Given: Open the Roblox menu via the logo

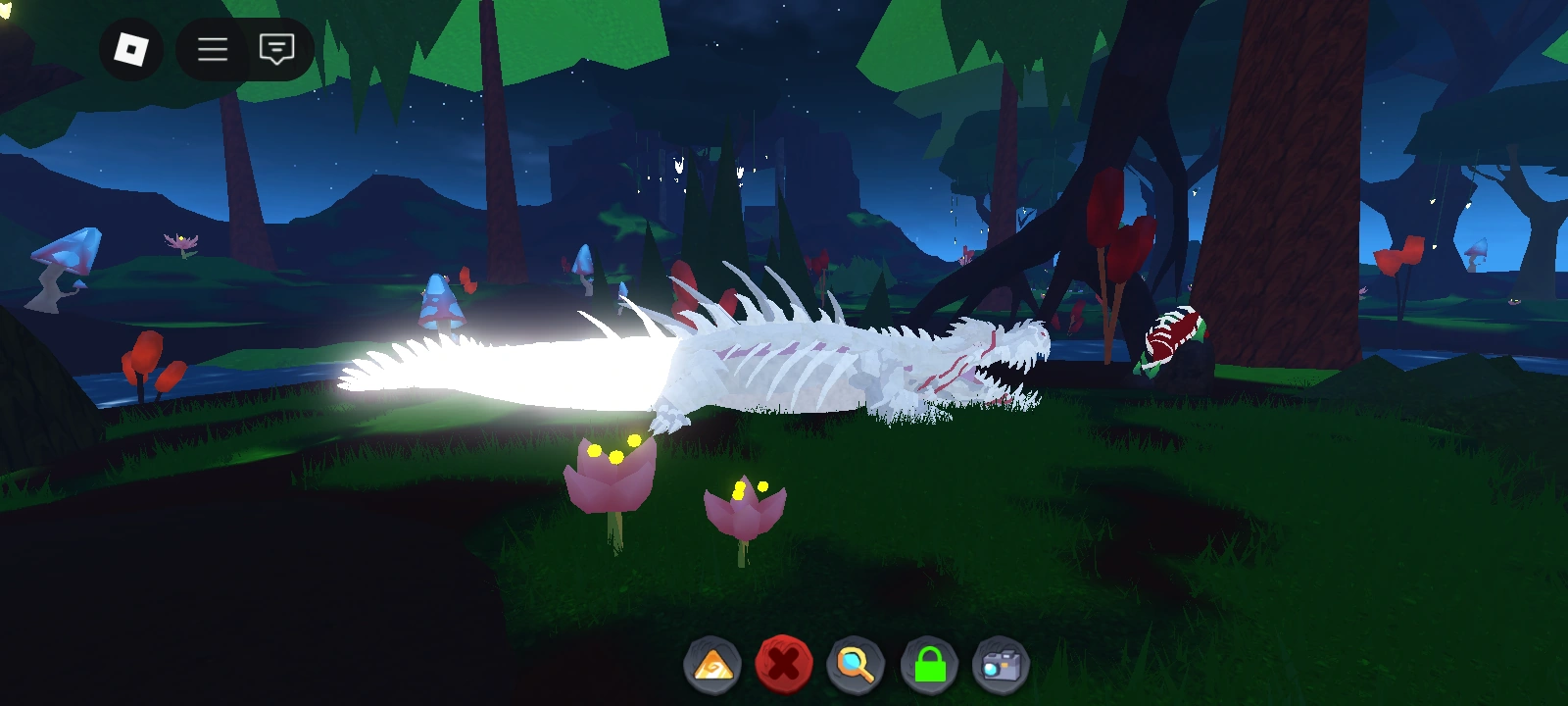Looking at the screenshot, I should point(130,49).
